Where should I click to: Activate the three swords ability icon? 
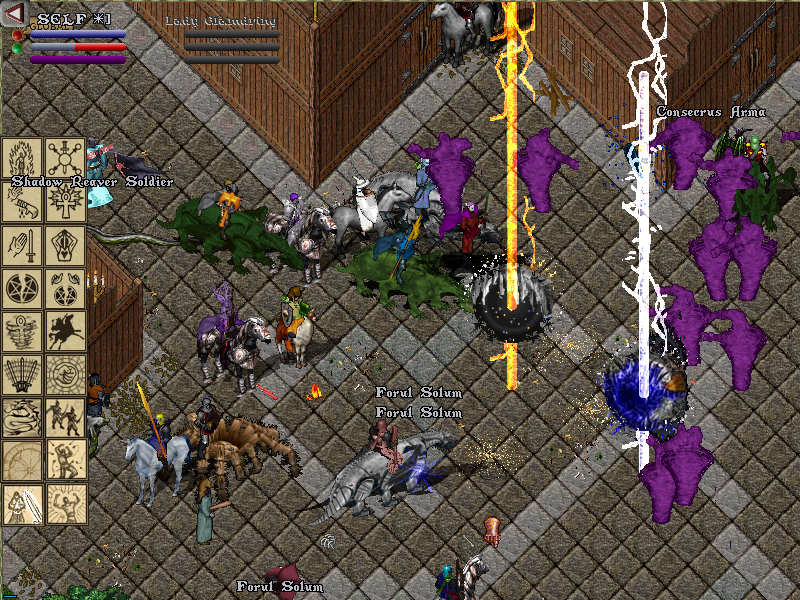(22, 374)
